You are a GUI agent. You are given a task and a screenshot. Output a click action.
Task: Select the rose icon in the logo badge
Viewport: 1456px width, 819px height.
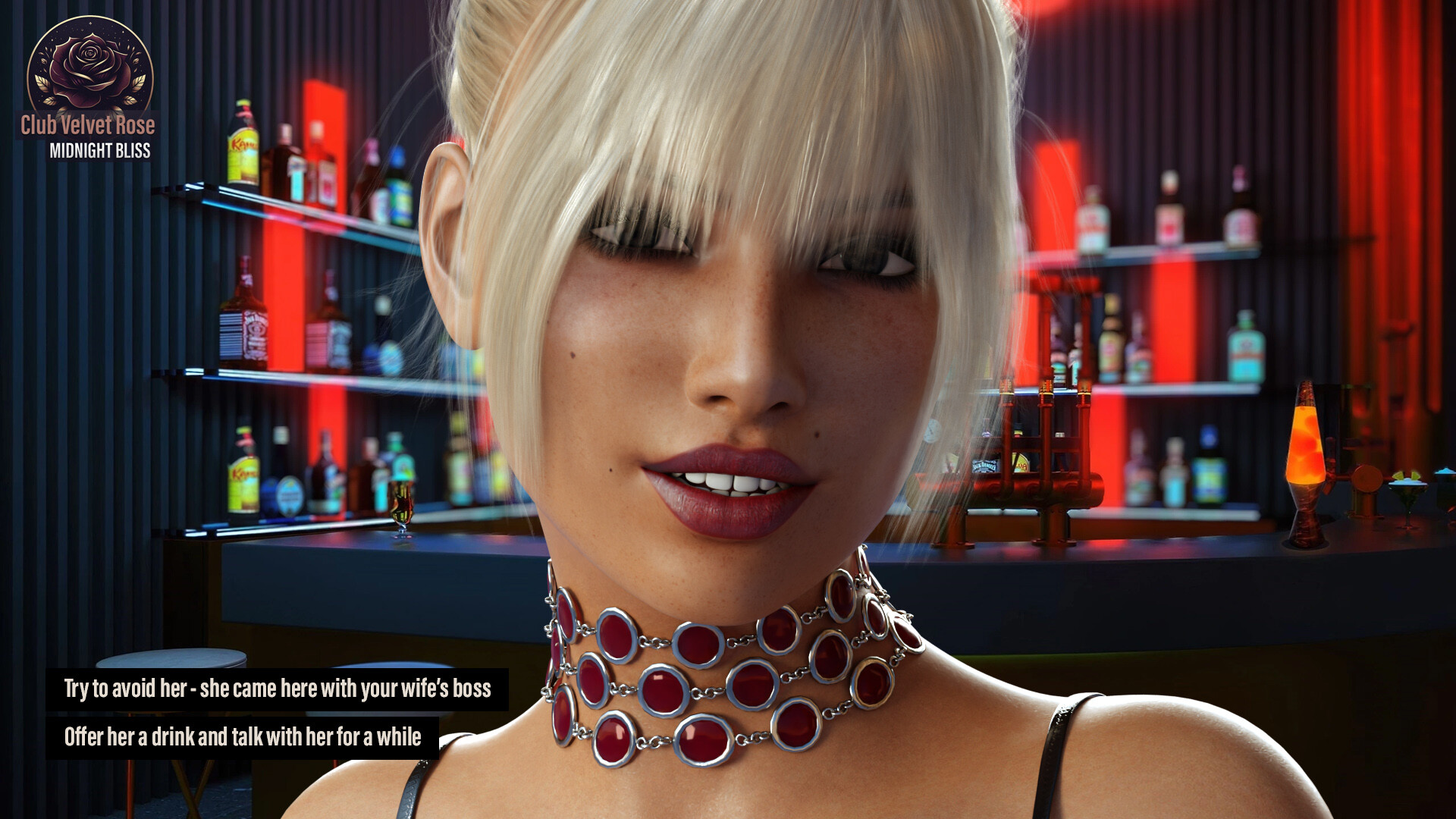tap(89, 61)
